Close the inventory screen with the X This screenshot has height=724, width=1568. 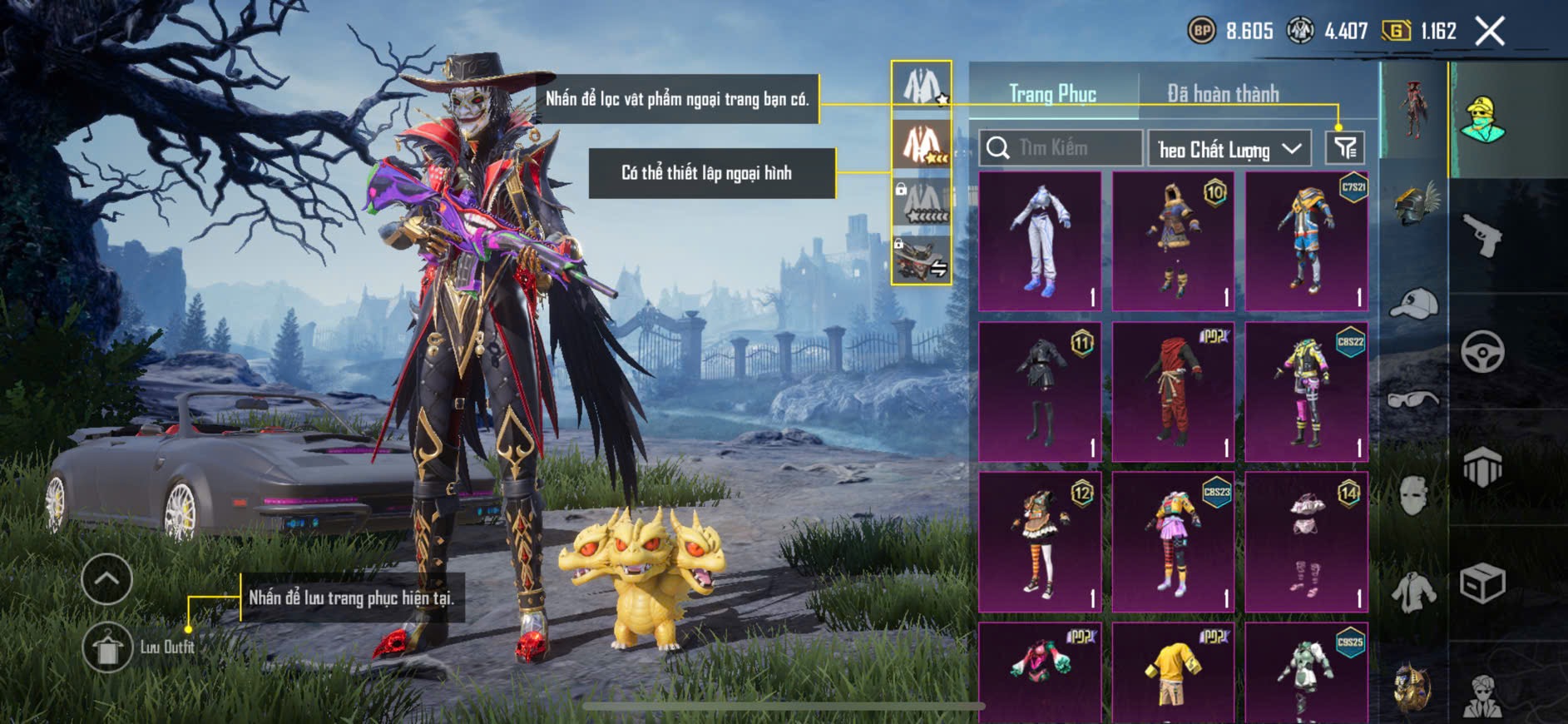tap(1489, 32)
